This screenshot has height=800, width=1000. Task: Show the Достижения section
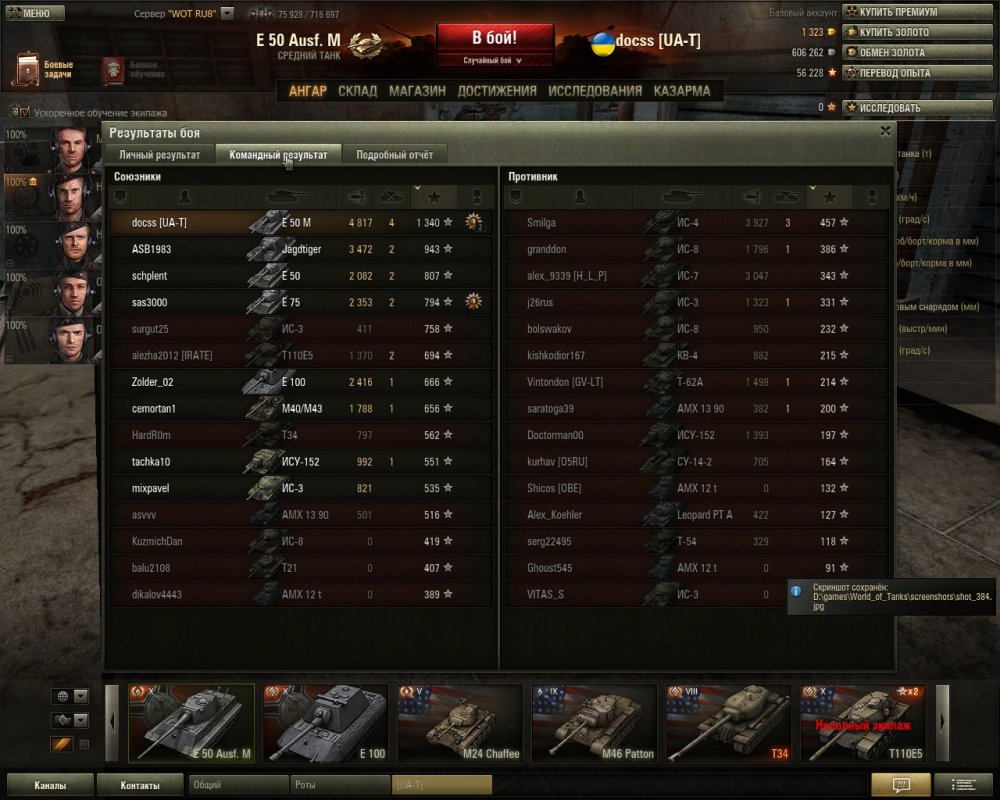[x=497, y=91]
